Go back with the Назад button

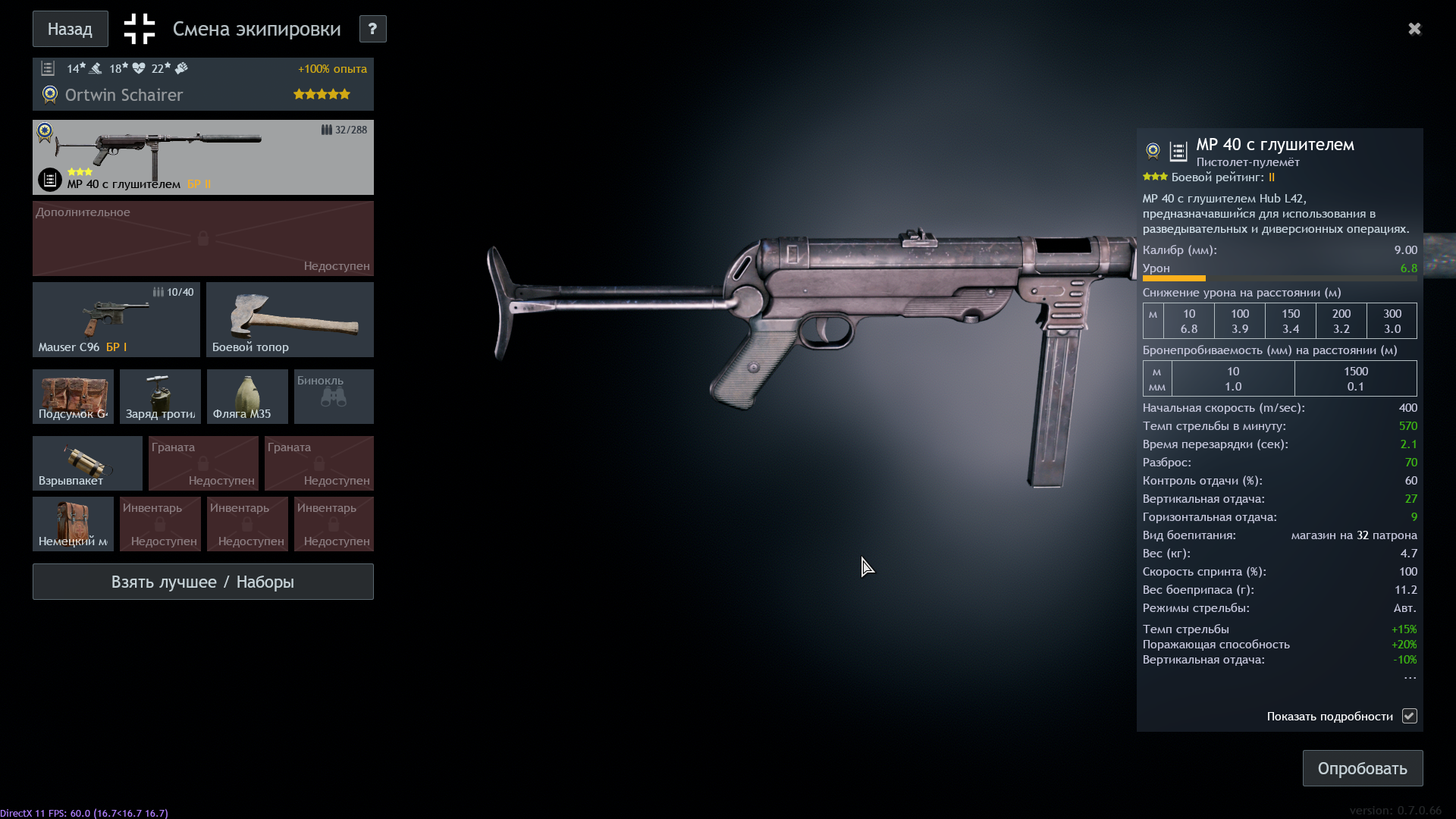click(x=70, y=29)
